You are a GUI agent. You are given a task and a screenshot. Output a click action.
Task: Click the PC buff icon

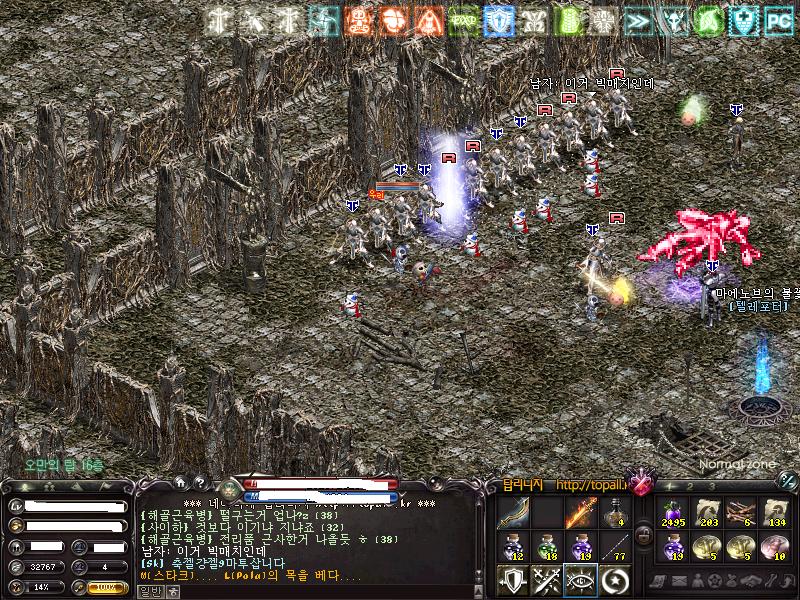778,19
